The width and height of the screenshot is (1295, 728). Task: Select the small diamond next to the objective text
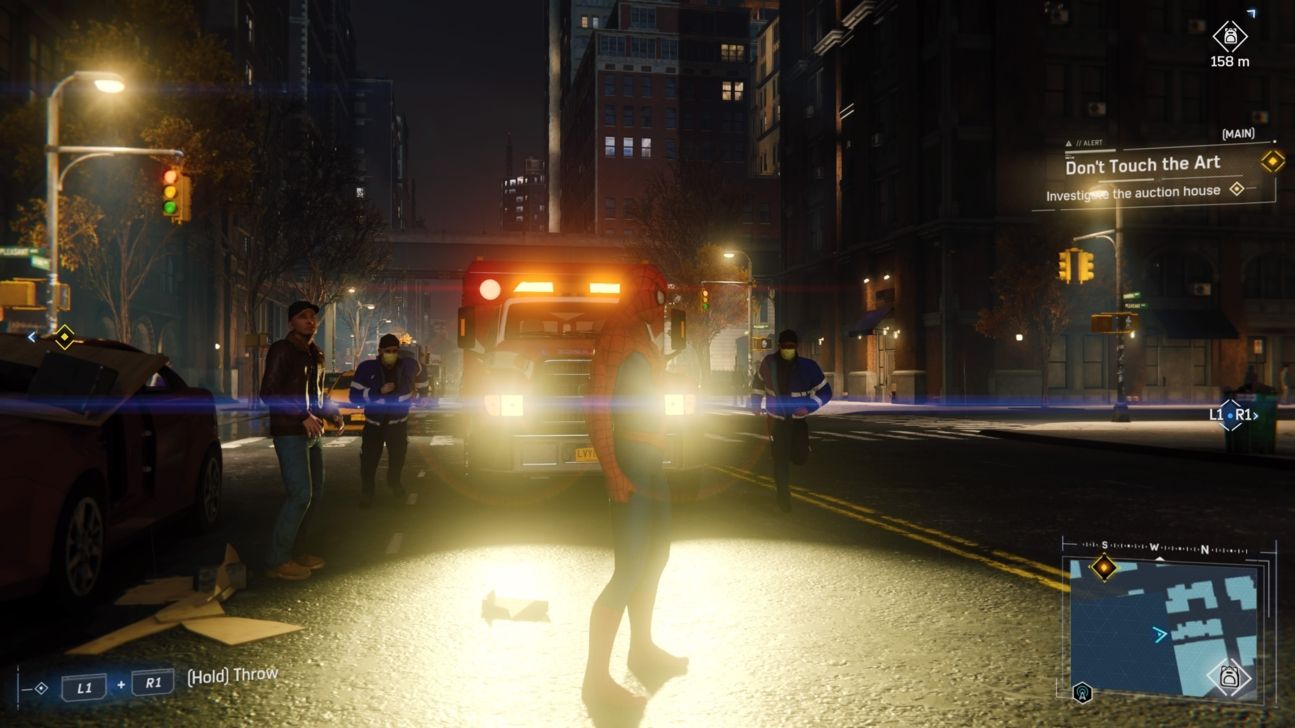1236,189
